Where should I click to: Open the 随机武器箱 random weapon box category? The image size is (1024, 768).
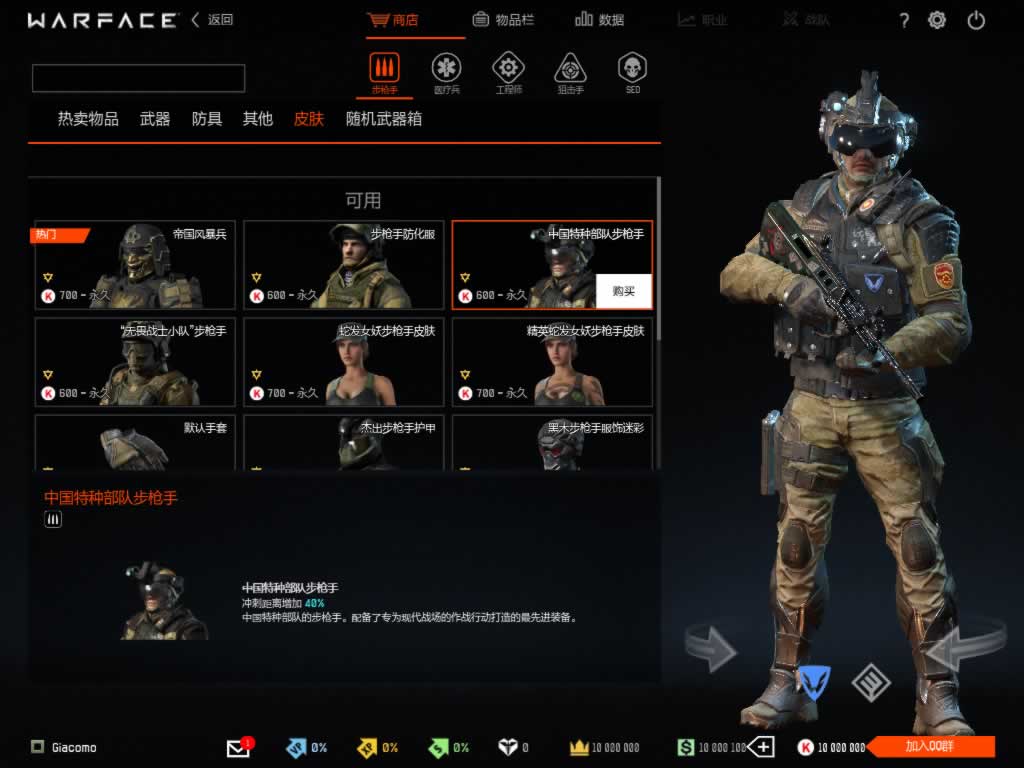384,119
